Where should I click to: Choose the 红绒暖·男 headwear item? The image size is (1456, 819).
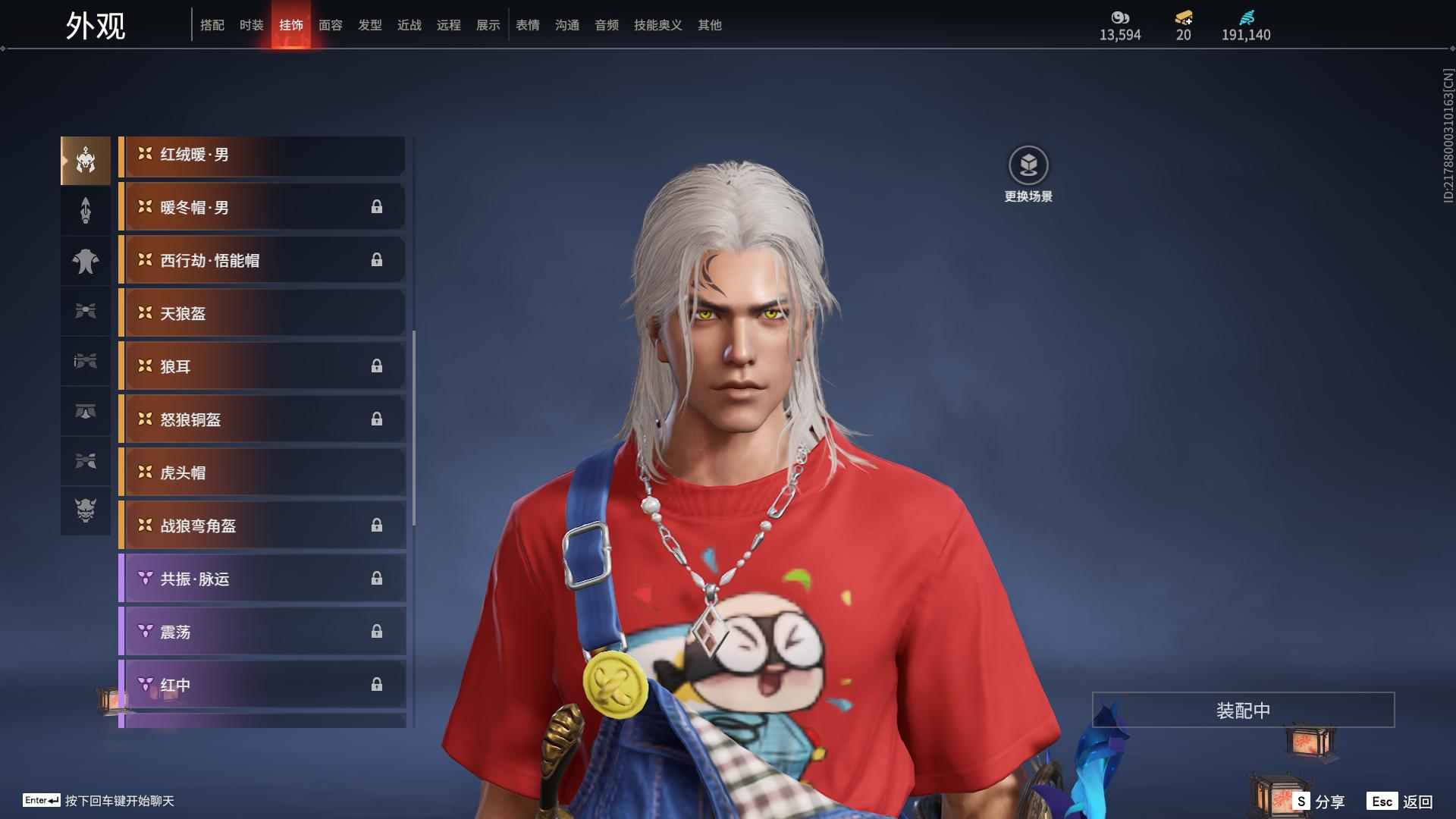click(x=262, y=155)
